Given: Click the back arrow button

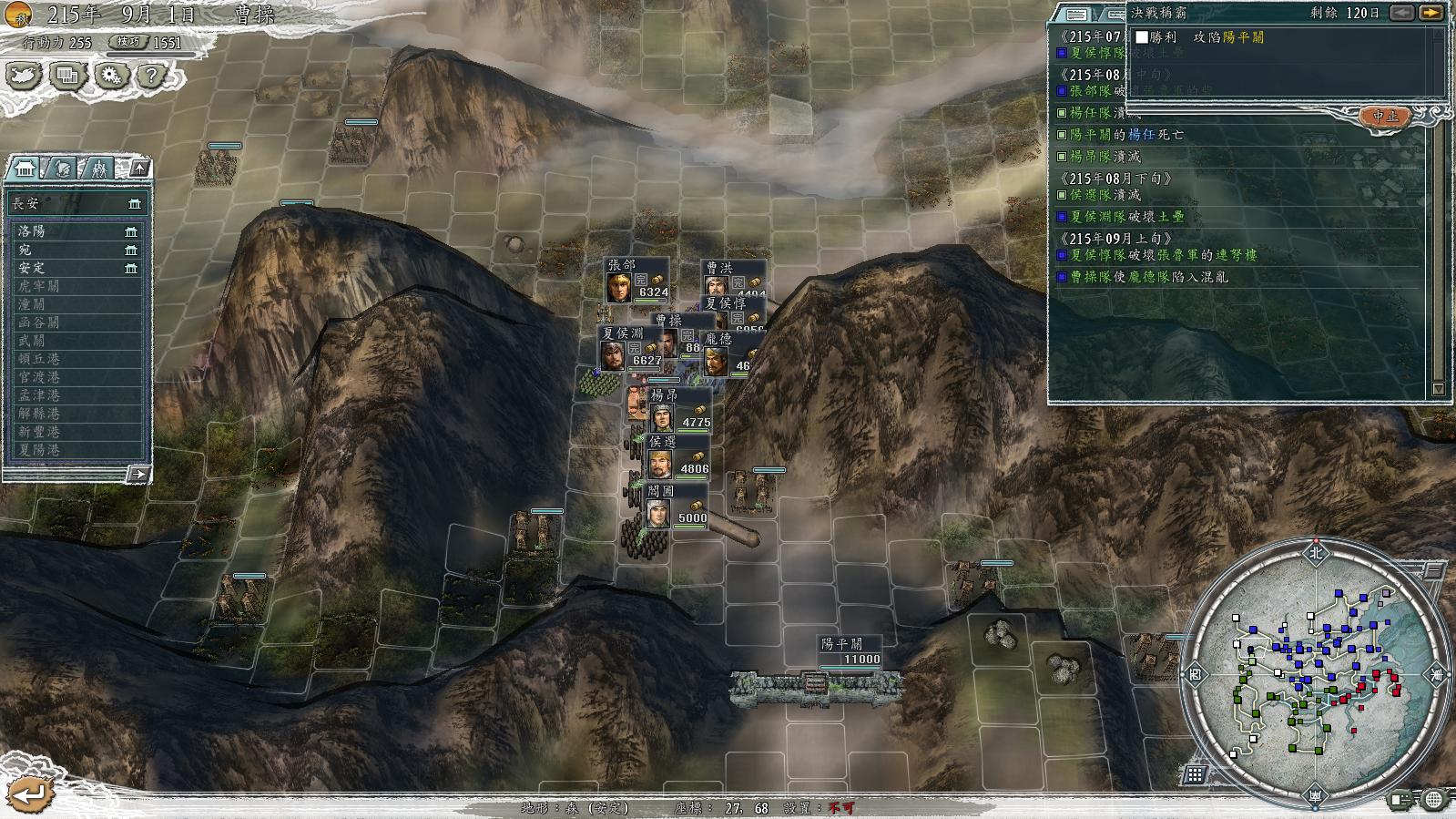Looking at the screenshot, I should (x=27, y=793).
